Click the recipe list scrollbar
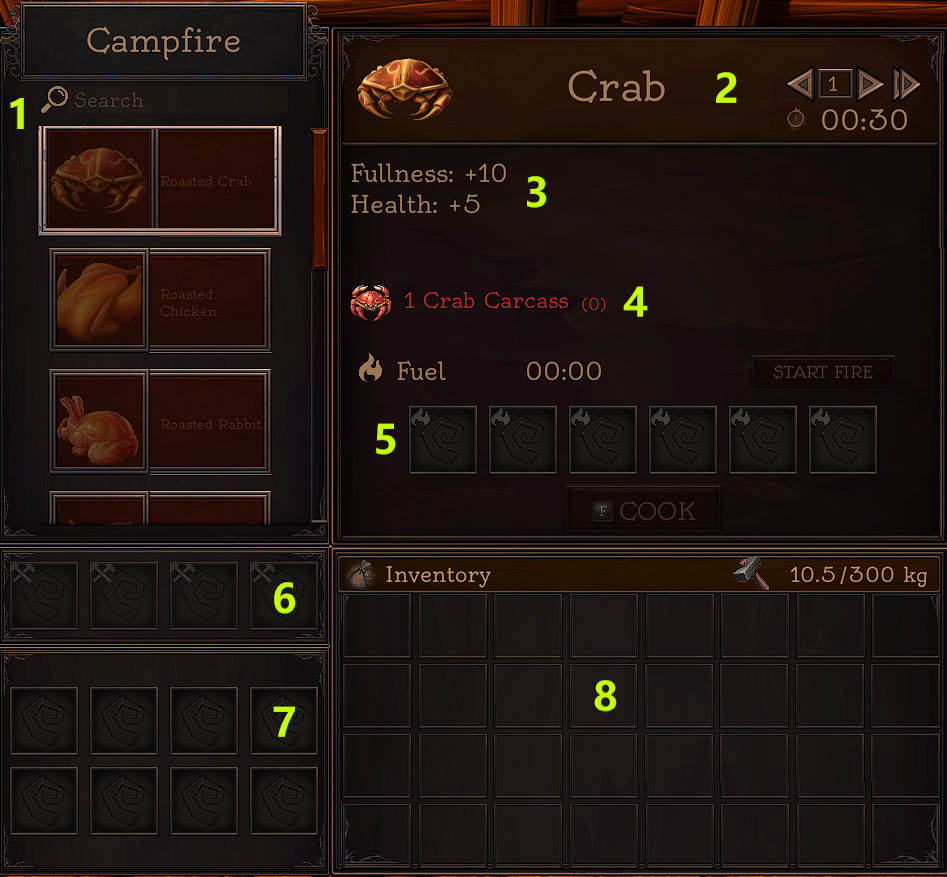 pyautogui.click(x=319, y=200)
